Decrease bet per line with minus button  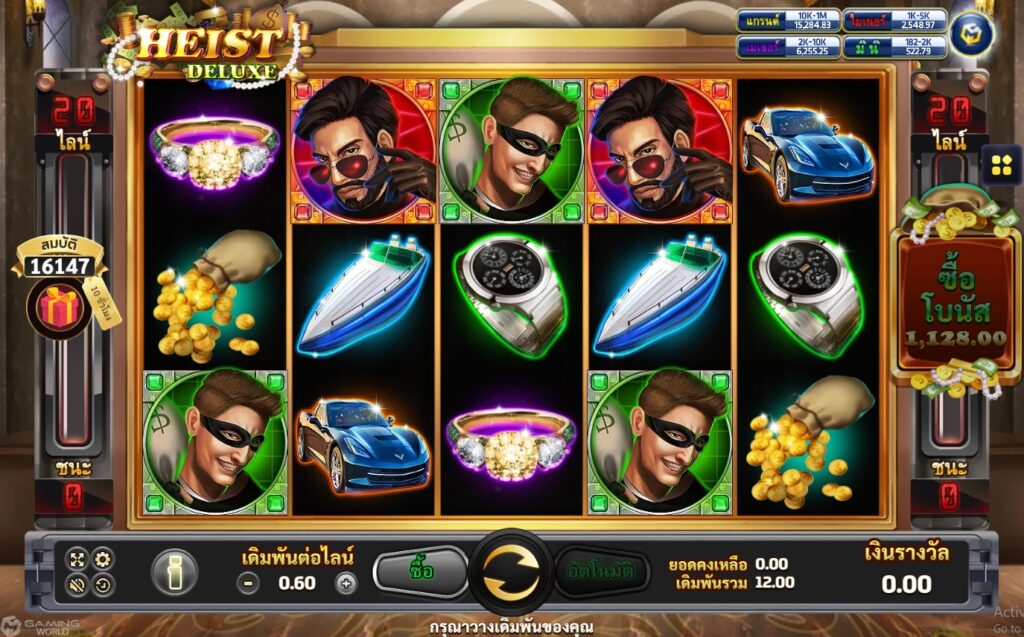click(x=250, y=584)
